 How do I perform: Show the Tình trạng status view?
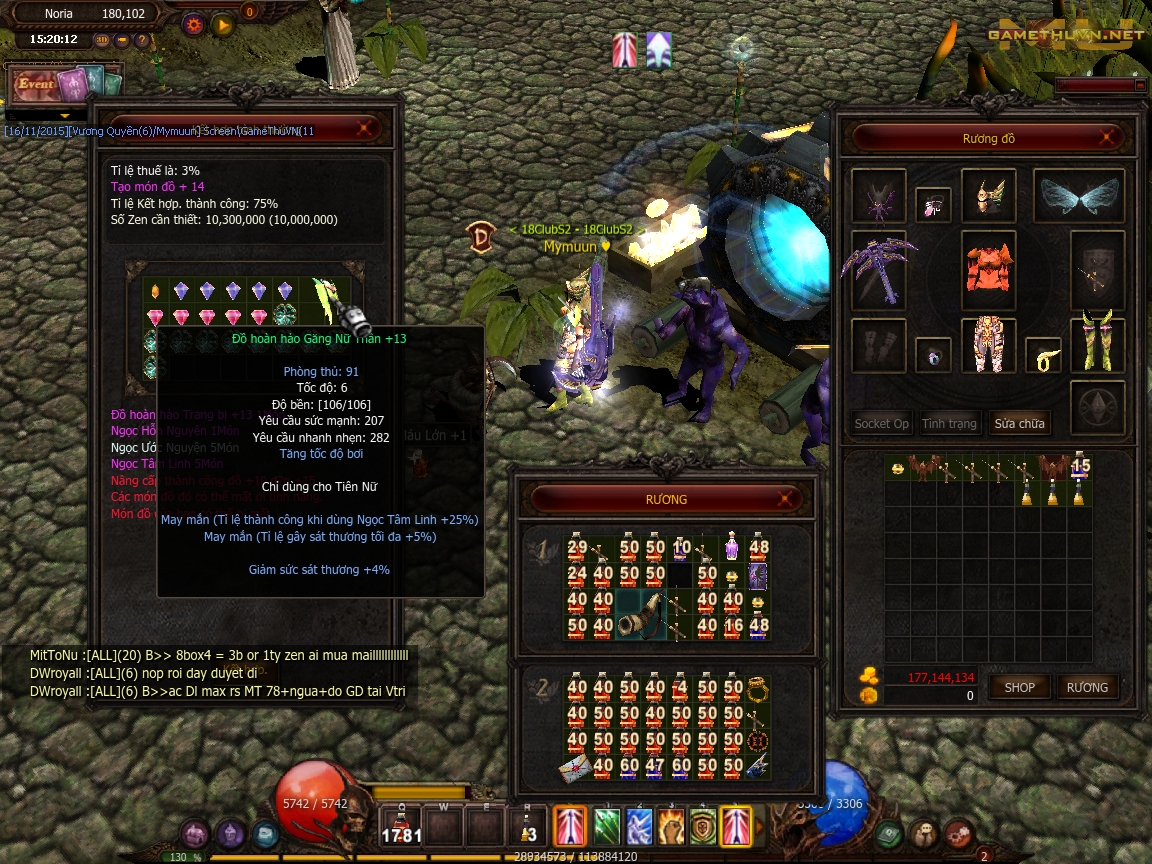(x=949, y=423)
